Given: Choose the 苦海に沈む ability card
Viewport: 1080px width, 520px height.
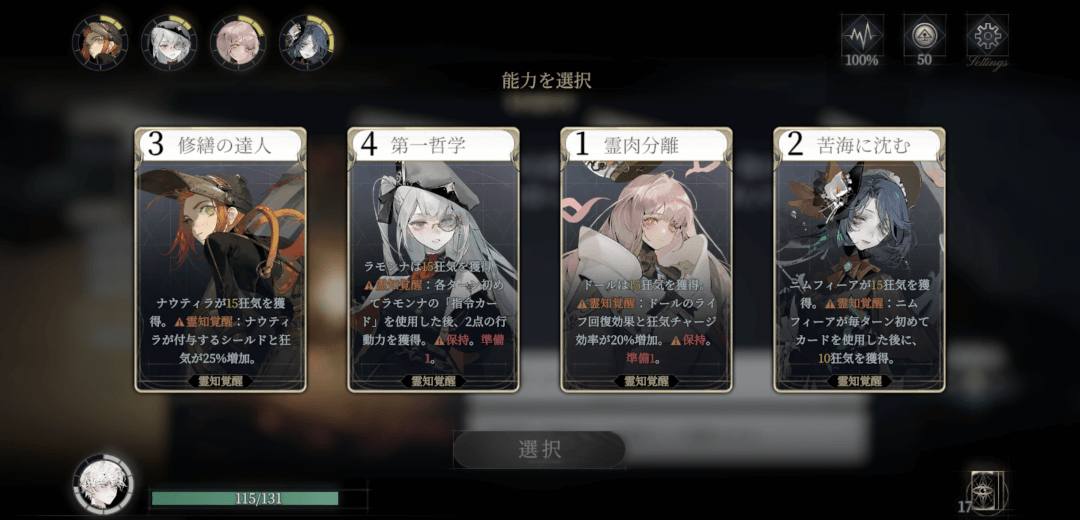Looking at the screenshot, I should (859, 260).
